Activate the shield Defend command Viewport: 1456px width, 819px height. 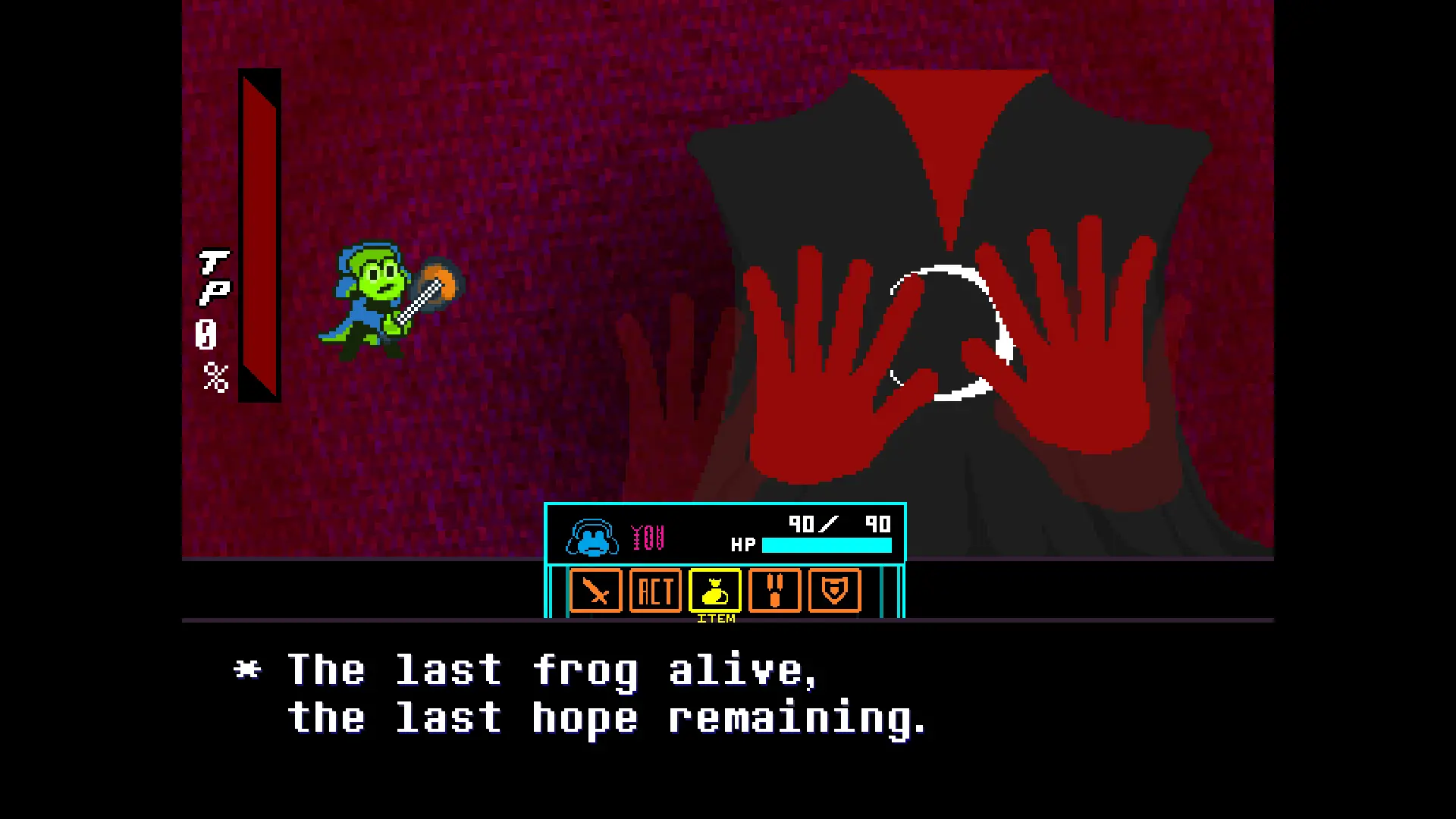(834, 591)
